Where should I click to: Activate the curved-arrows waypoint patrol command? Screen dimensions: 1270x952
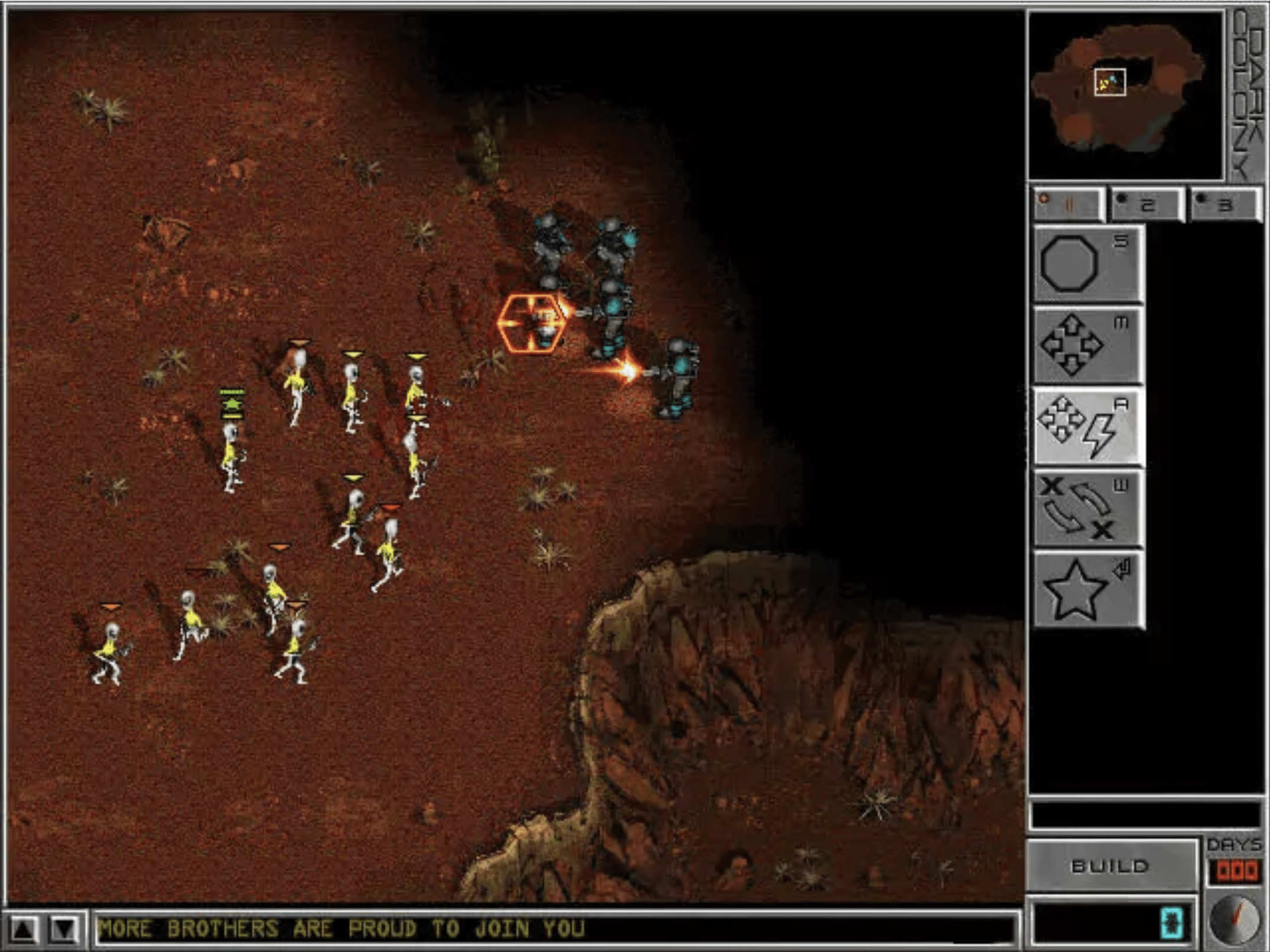[1088, 509]
